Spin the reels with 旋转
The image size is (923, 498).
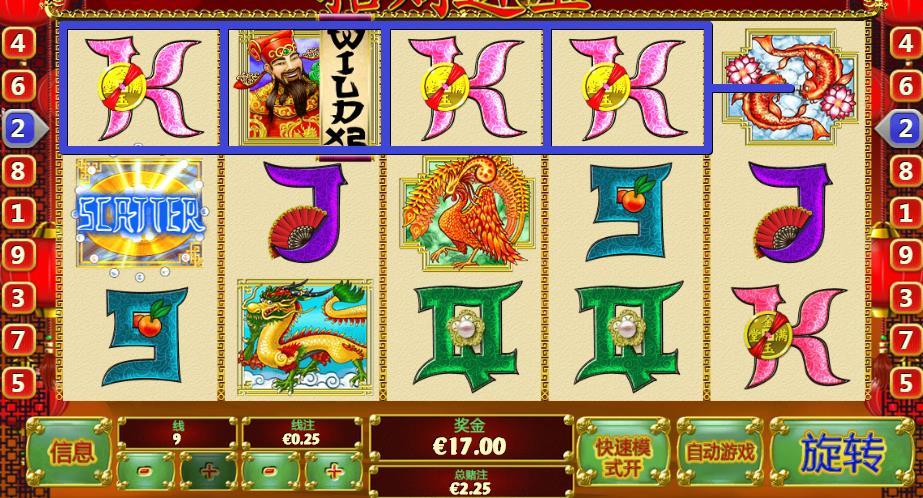point(842,453)
